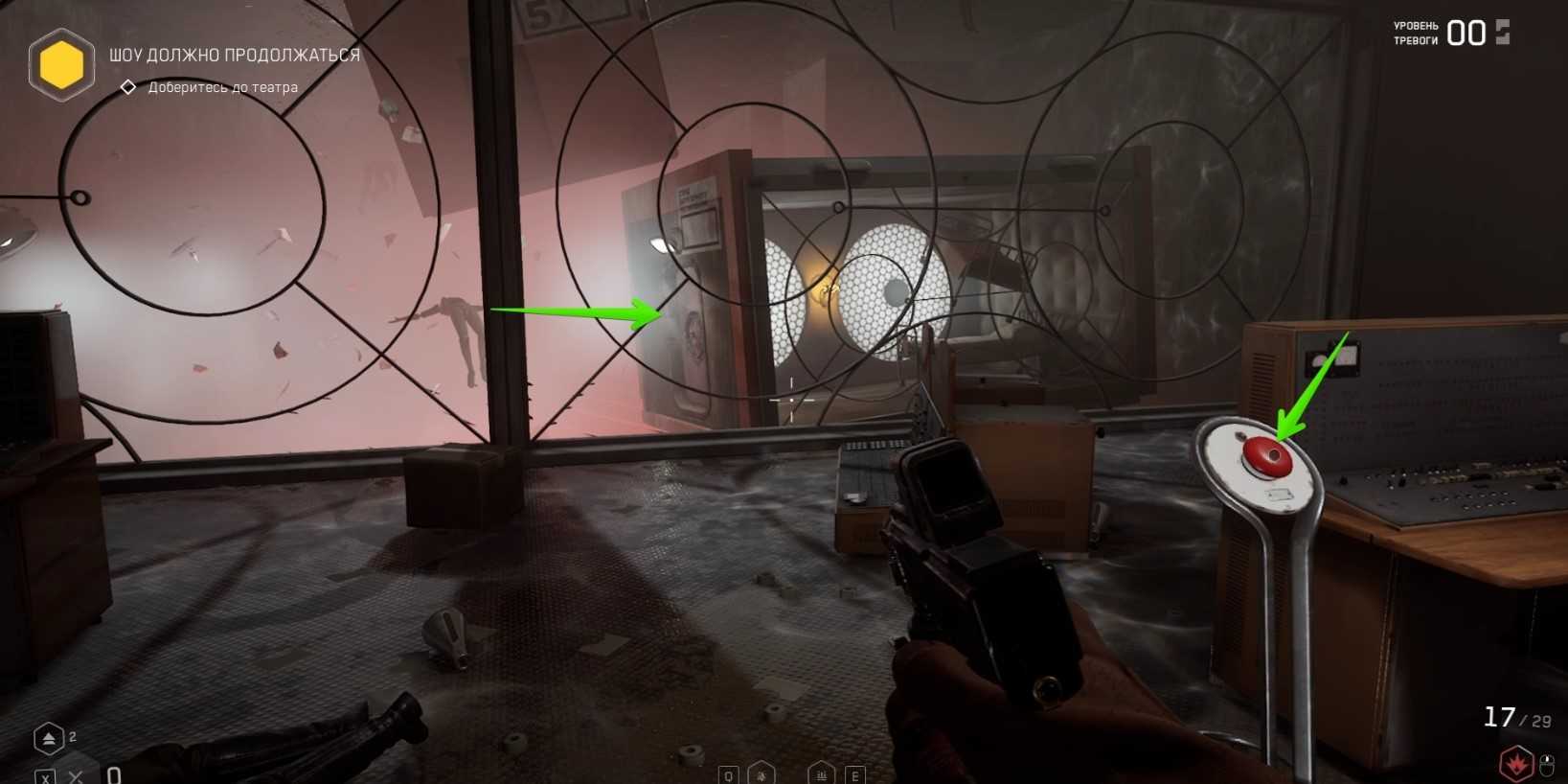Screen dimensions: 1568x784
Task: Open the quest titled ШОУ ДОЛЖНО ПРОДОЛЖАТЬСЯ
Action: tap(235, 56)
